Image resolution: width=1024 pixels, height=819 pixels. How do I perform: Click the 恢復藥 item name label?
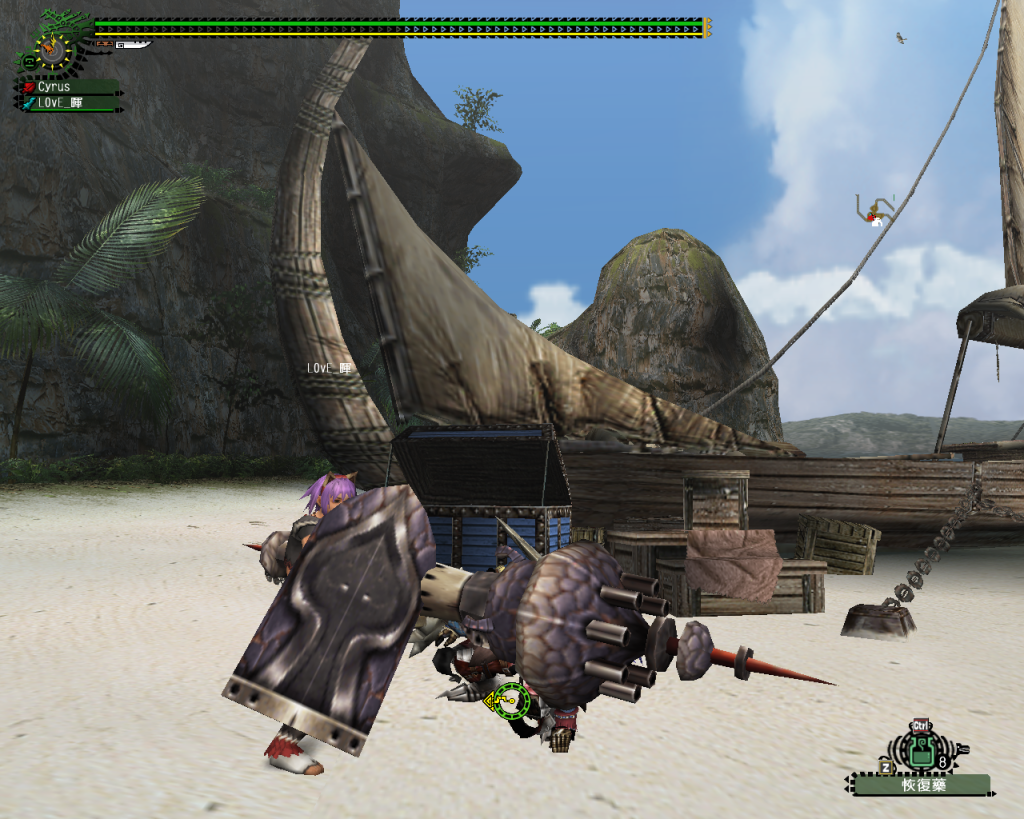922,785
